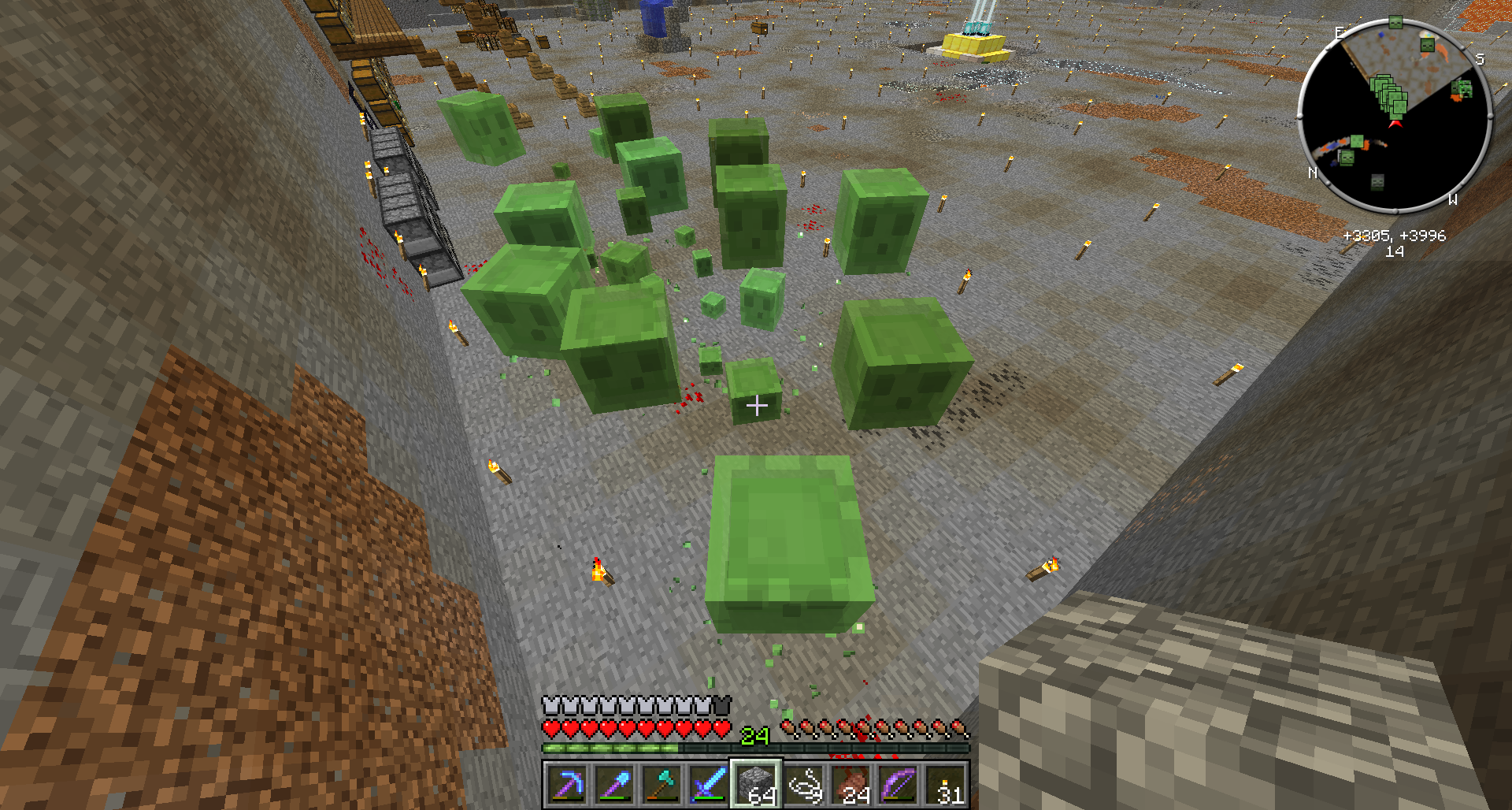This screenshot has width=1512, height=810.
Task: Pick the white string item in the hotbar
Action: 804,785
